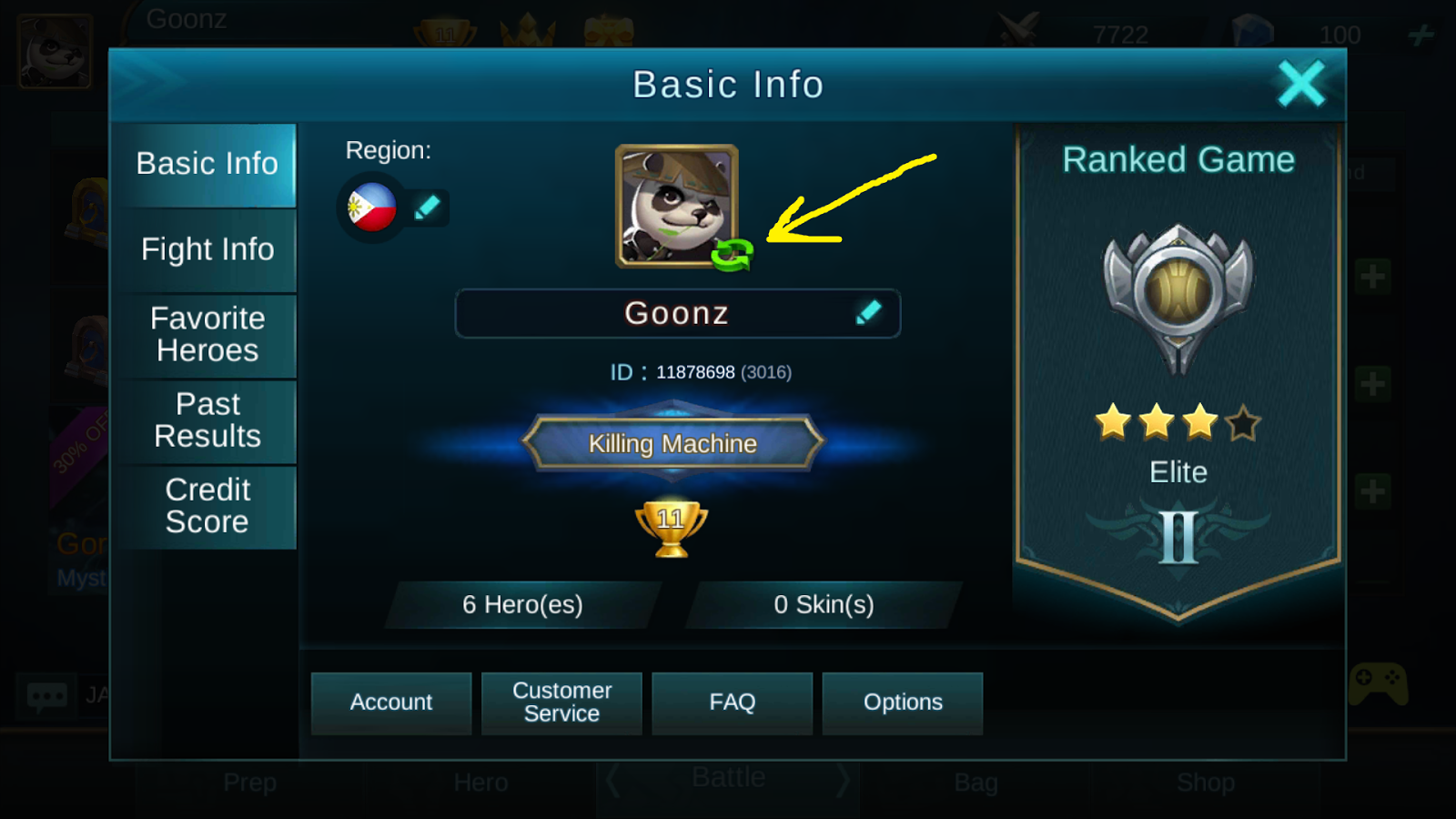The height and width of the screenshot is (819, 1456).
Task: Click the right chevron beside Battle
Action: [x=844, y=777]
